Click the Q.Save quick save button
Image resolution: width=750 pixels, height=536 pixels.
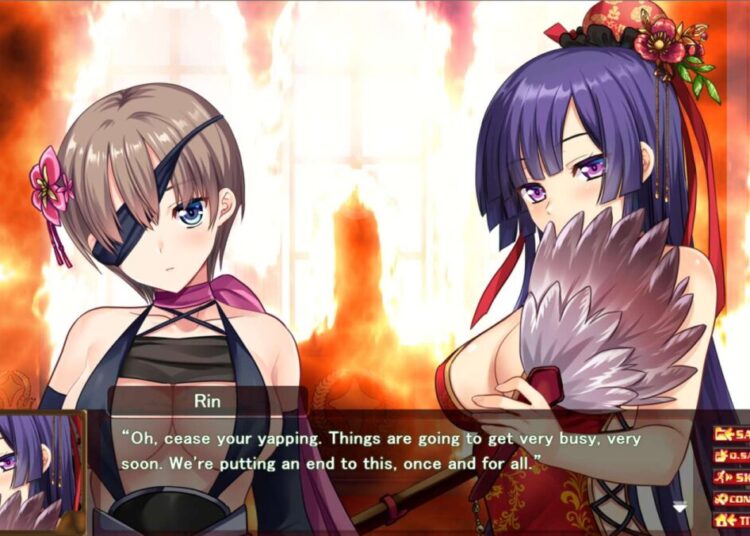pyautogui.click(x=732, y=456)
